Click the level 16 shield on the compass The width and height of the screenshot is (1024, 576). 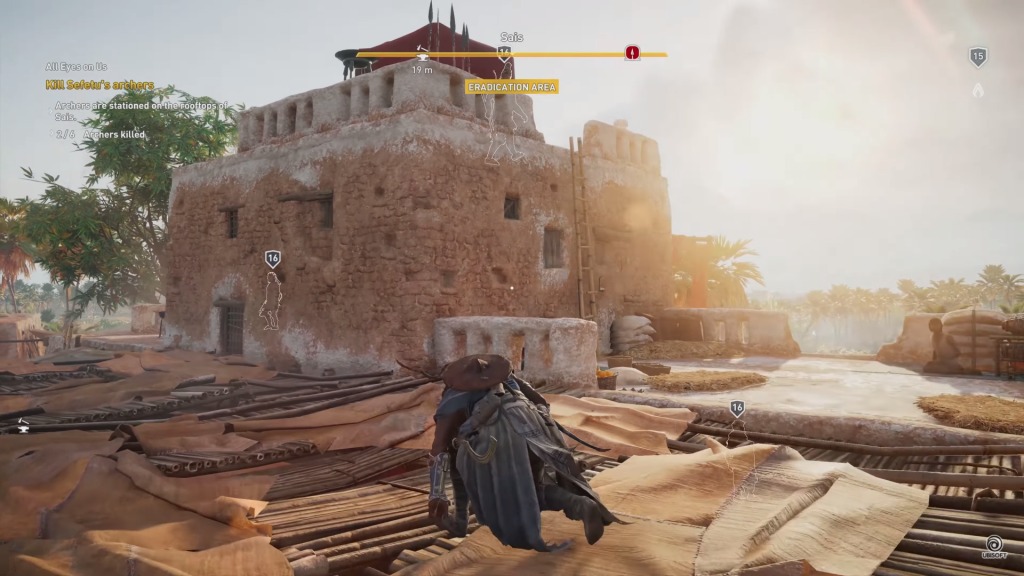tap(505, 54)
